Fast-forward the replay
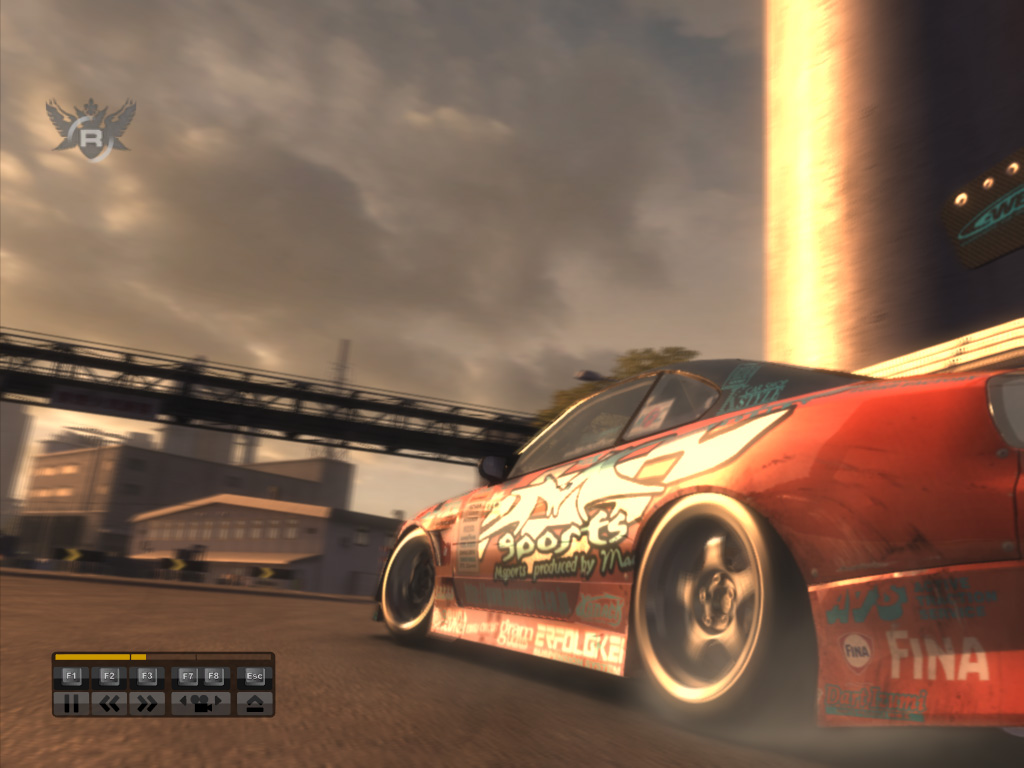The height and width of the screenshot is (768, 1024). [x=147, y=703]
